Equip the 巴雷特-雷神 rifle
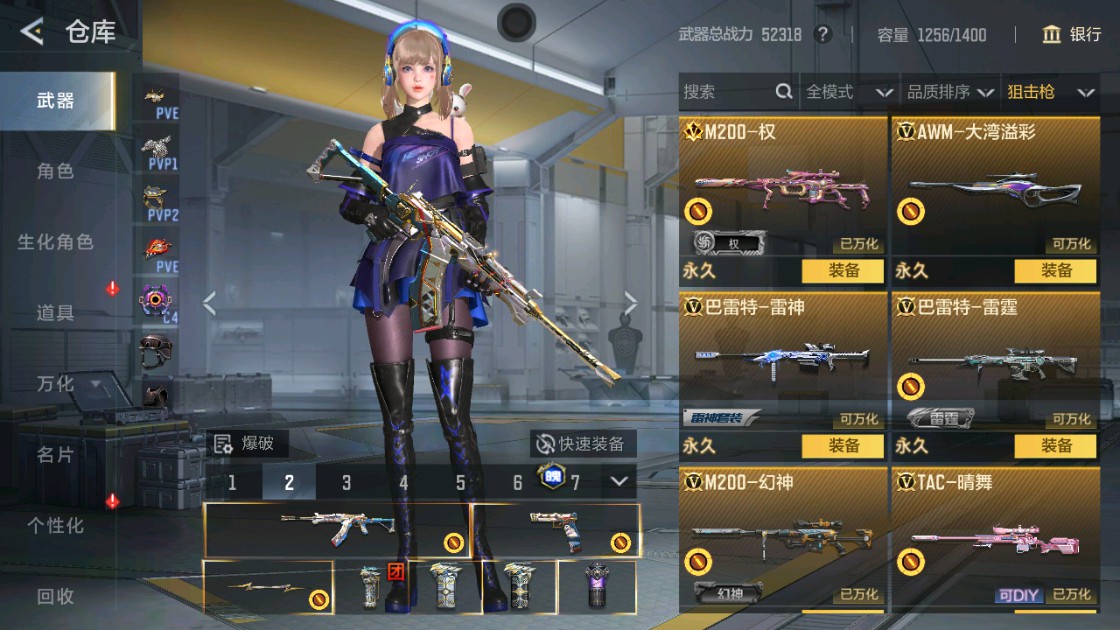Viewport: 1120px width, 630px height. pos(843,446)
